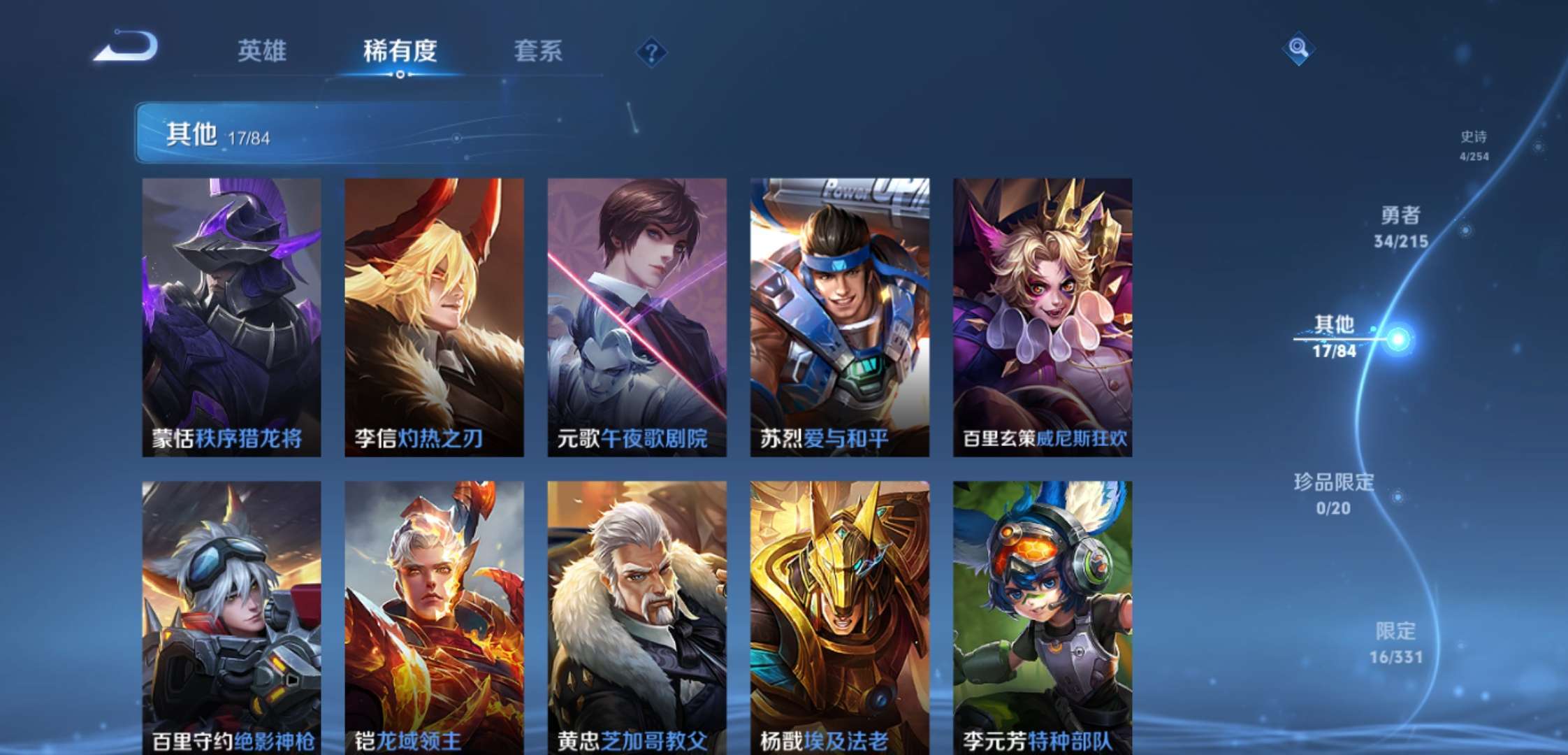
Task: Jump to the 勇者 rarity section
Action: pos(1401,226)
